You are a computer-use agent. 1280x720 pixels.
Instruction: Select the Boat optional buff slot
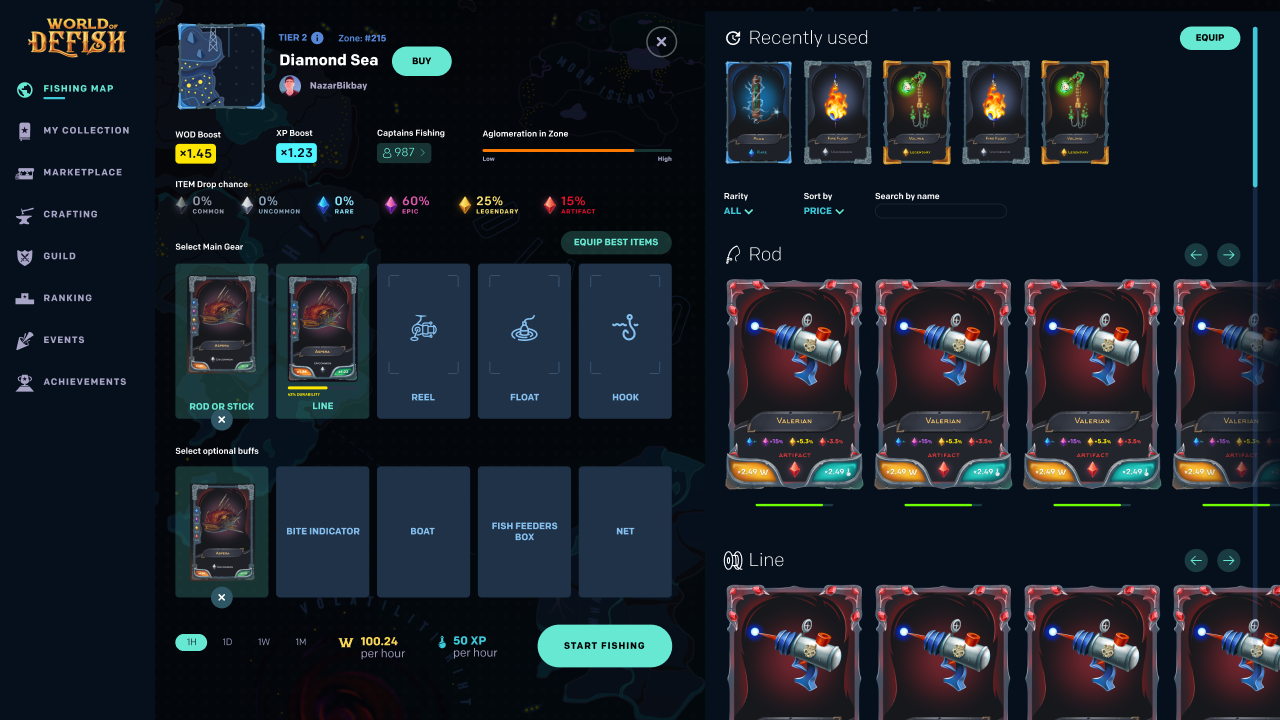(423, 531)
